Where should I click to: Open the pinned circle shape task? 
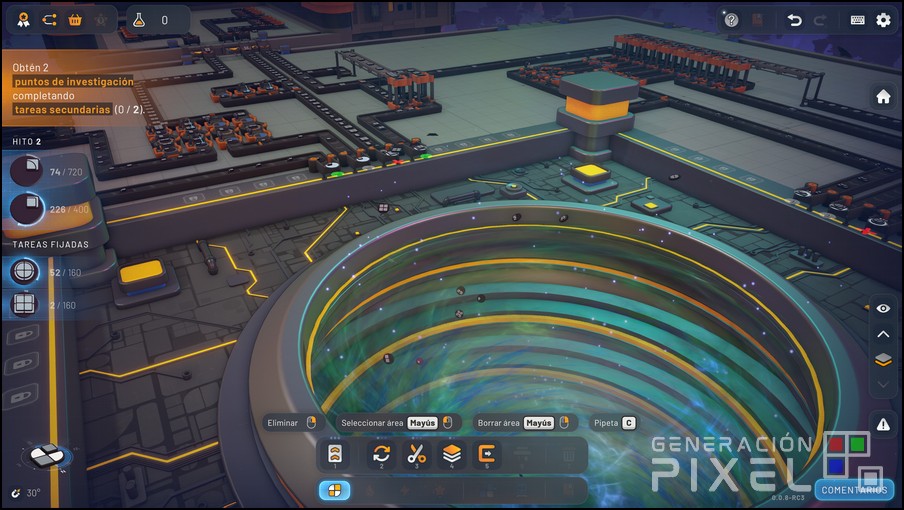[25, 272]
